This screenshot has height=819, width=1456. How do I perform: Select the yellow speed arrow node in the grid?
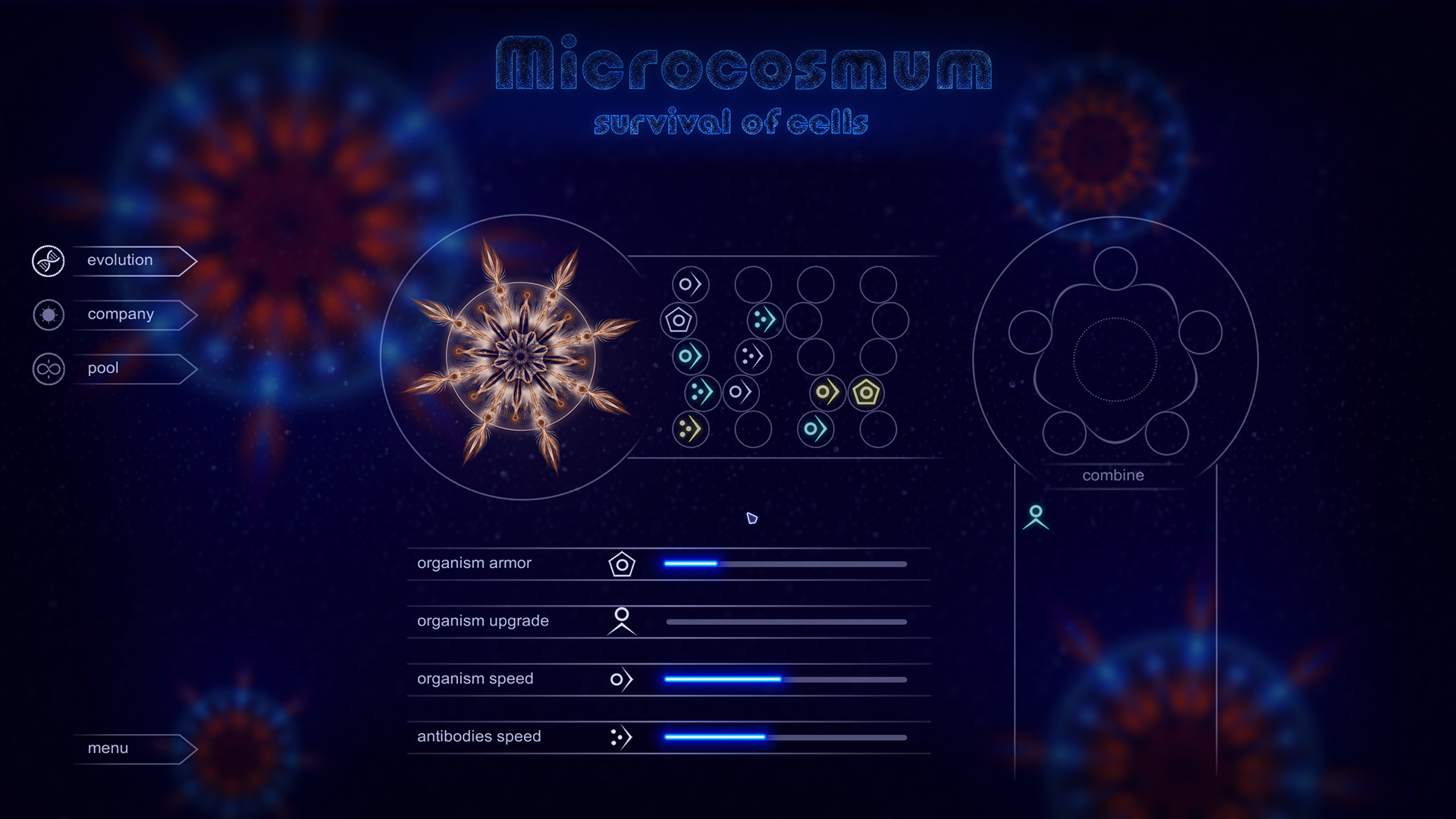[x=826, y=391]
